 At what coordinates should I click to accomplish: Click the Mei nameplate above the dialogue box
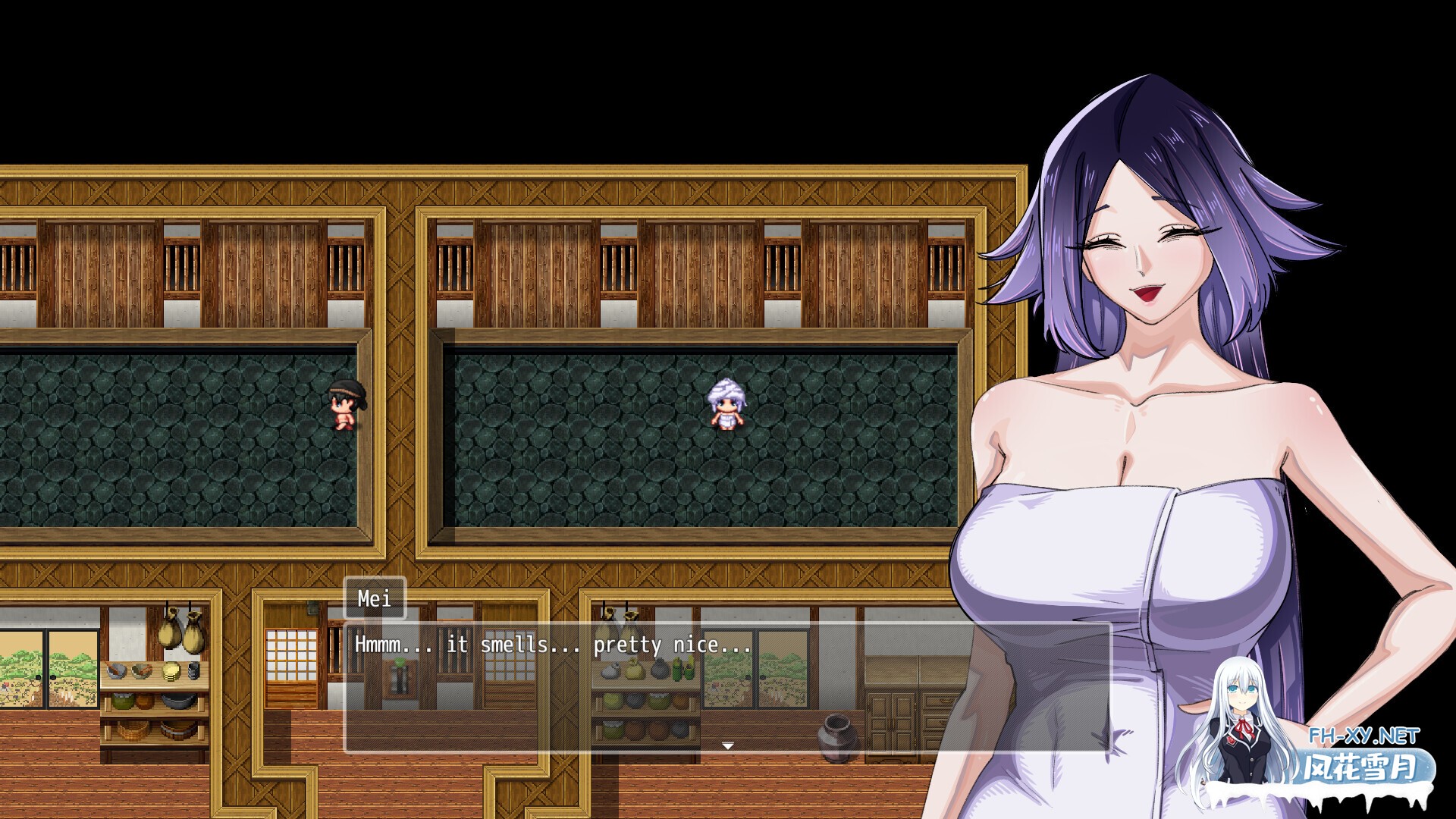click(373, 599)
